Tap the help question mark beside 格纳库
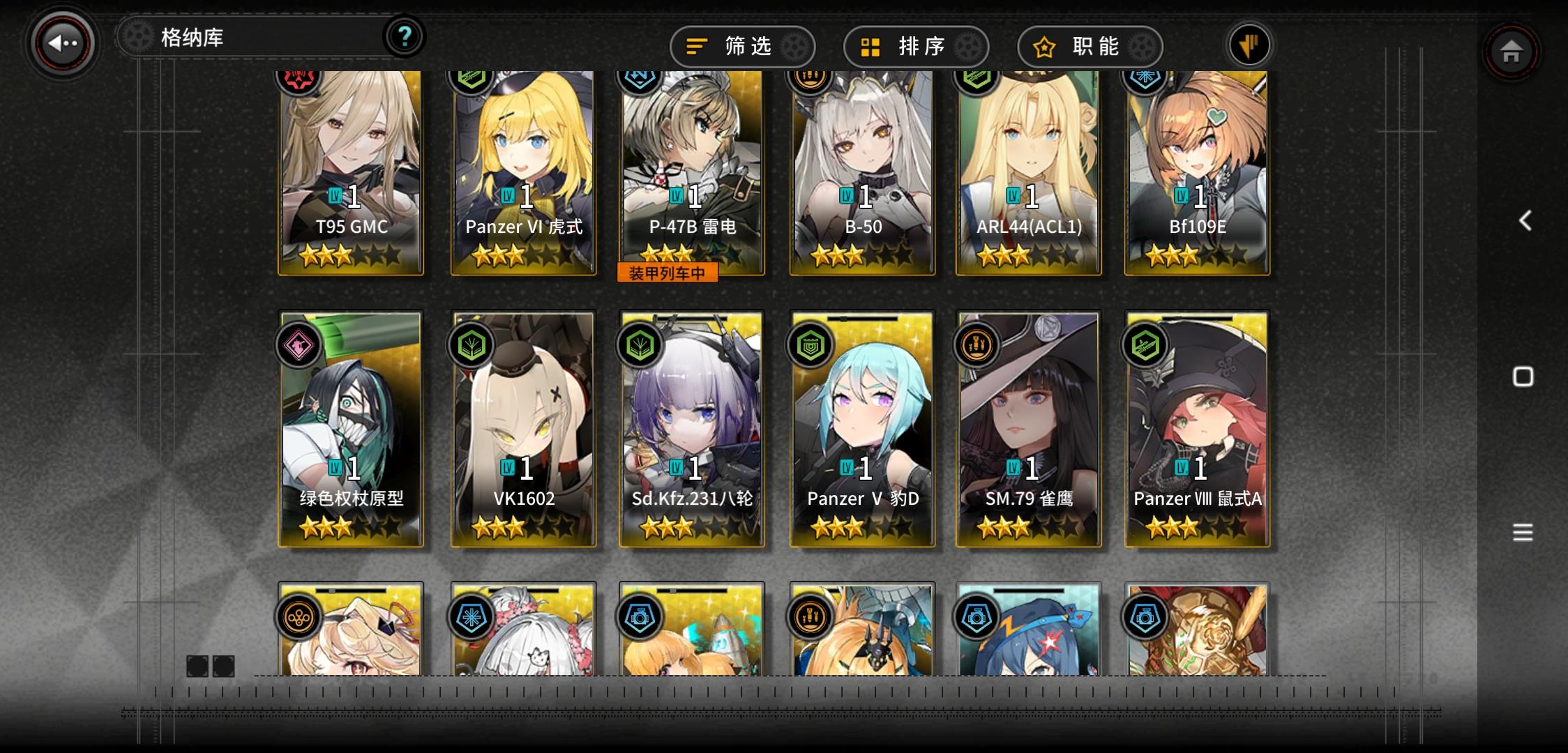The image size is (1568, 753). [x=403, y=38]
